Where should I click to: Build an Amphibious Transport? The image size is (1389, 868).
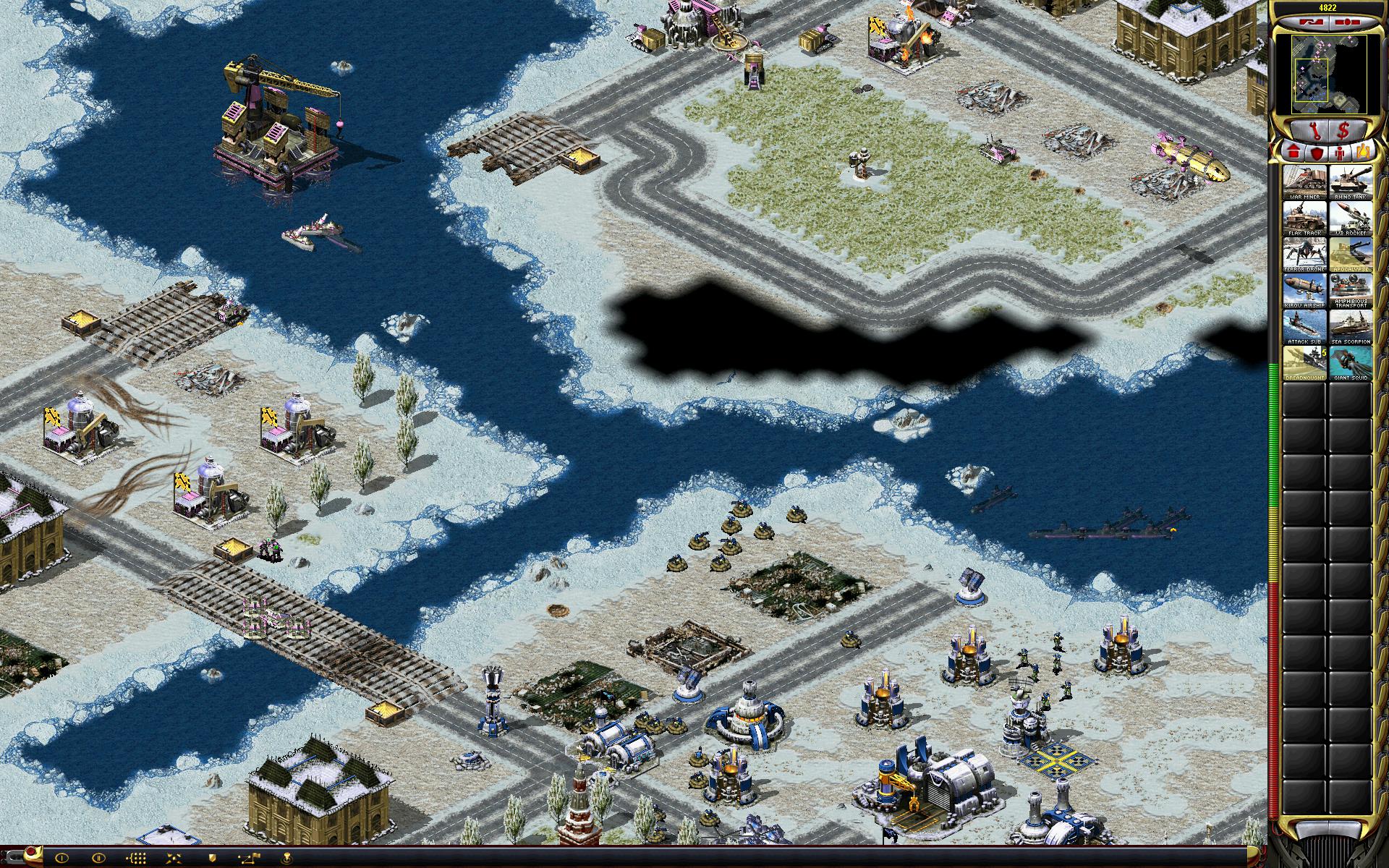point(1350,290)
